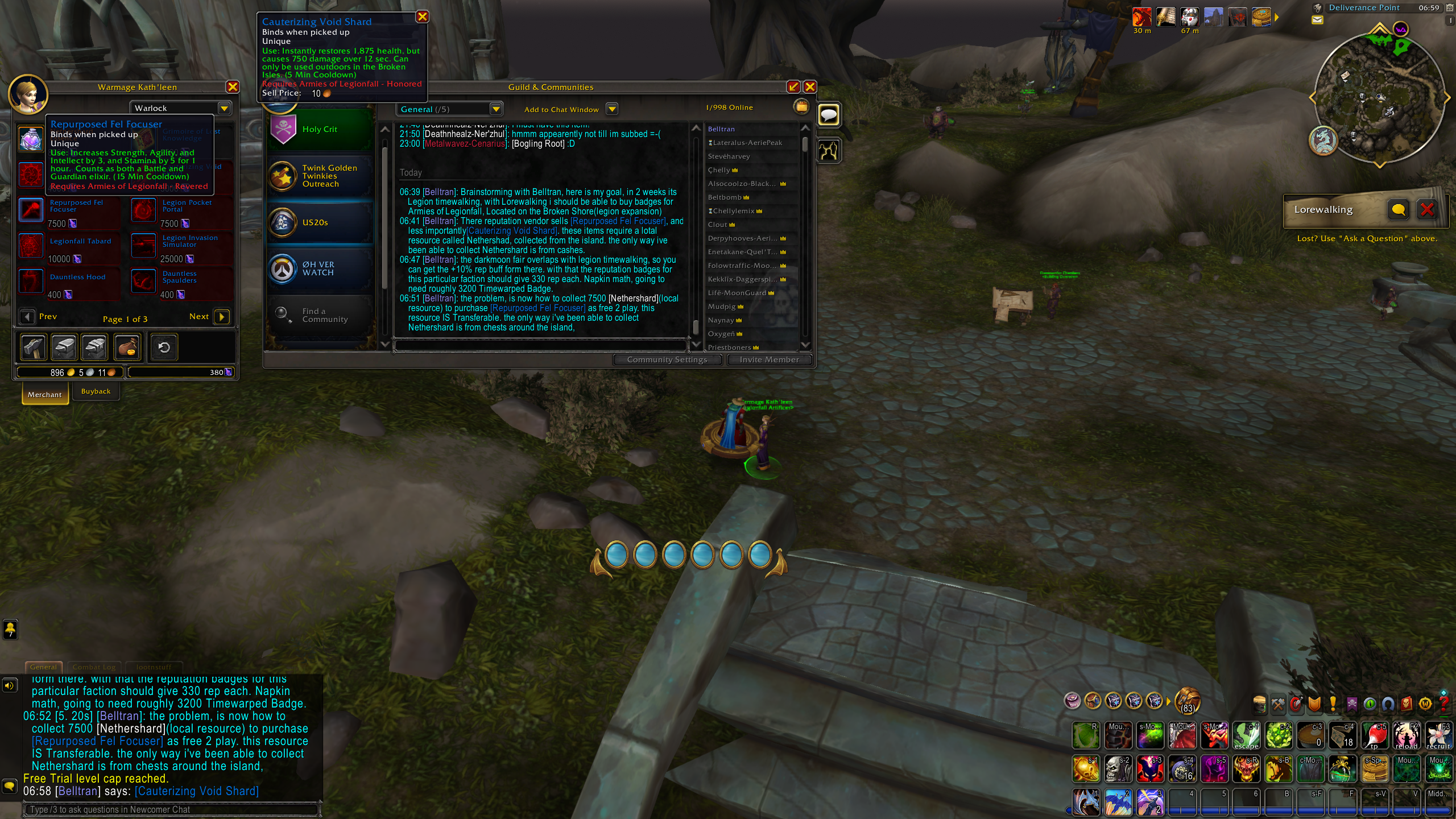1456x819 pixels.
Task: Click the hammer repair icon on merchant frame
Action: click(32, 347)
